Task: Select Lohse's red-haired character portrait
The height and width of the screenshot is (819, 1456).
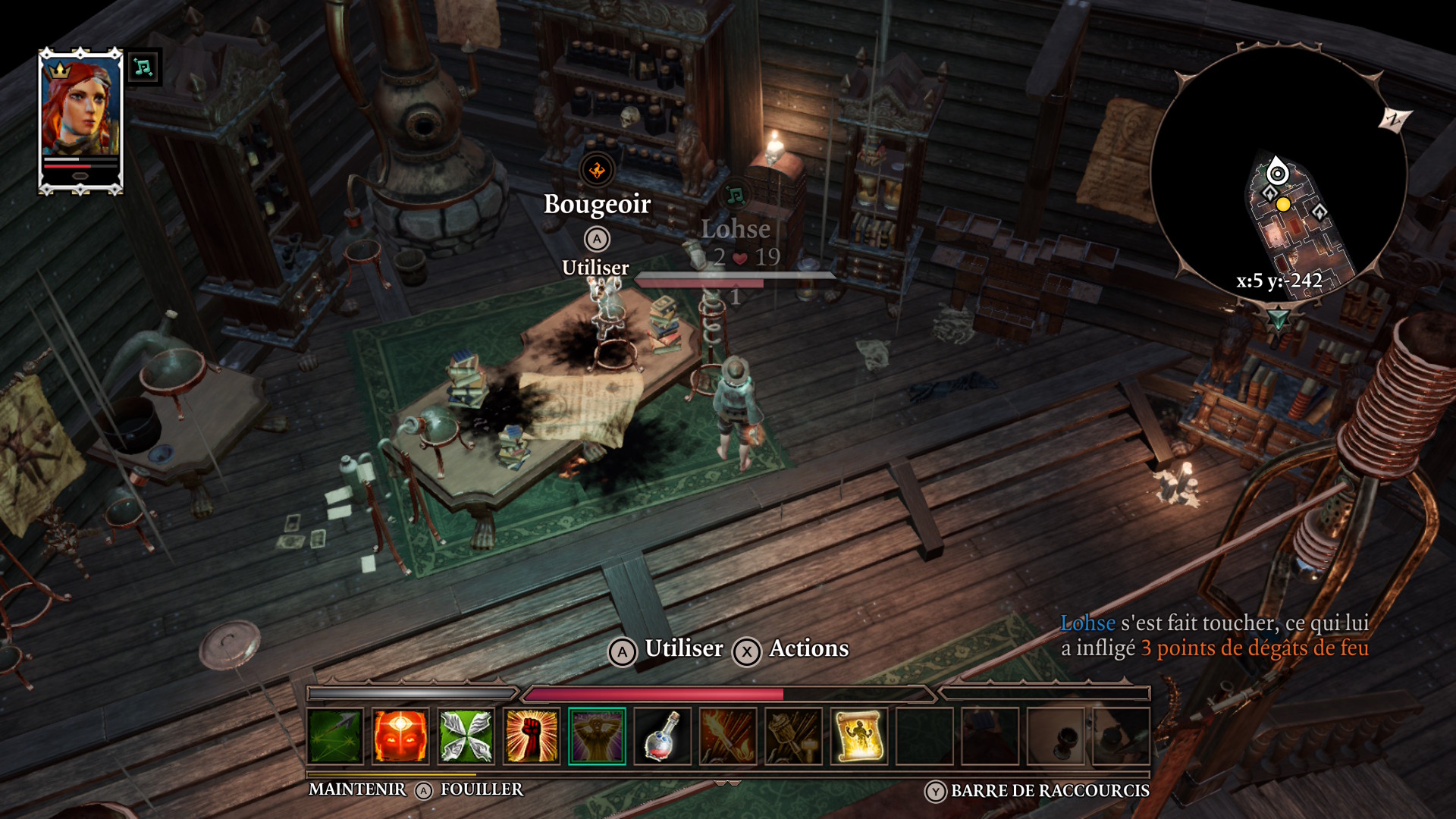Action: point(80,106)
